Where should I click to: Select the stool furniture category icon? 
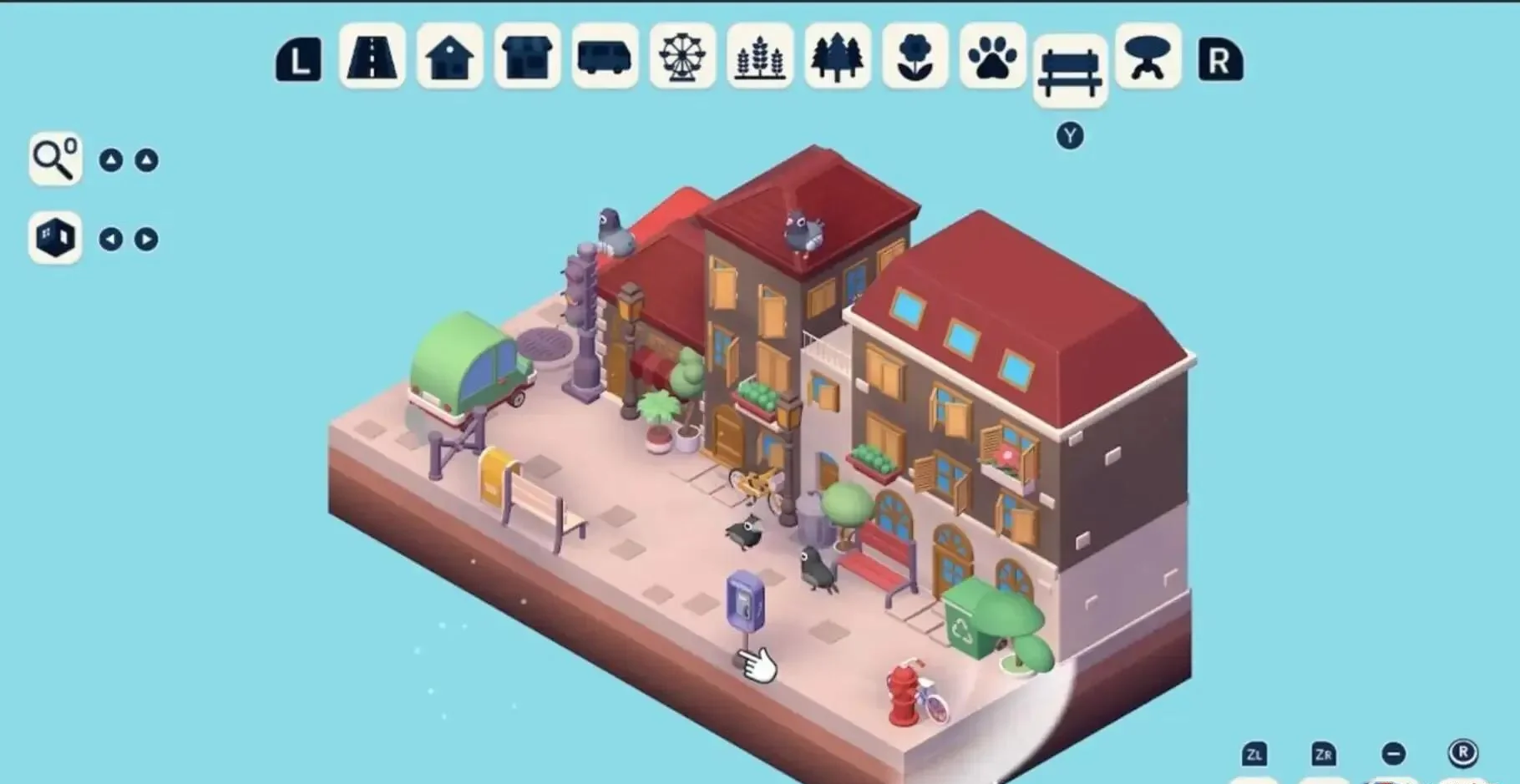pyautogui.click(x=1147, y=59)
